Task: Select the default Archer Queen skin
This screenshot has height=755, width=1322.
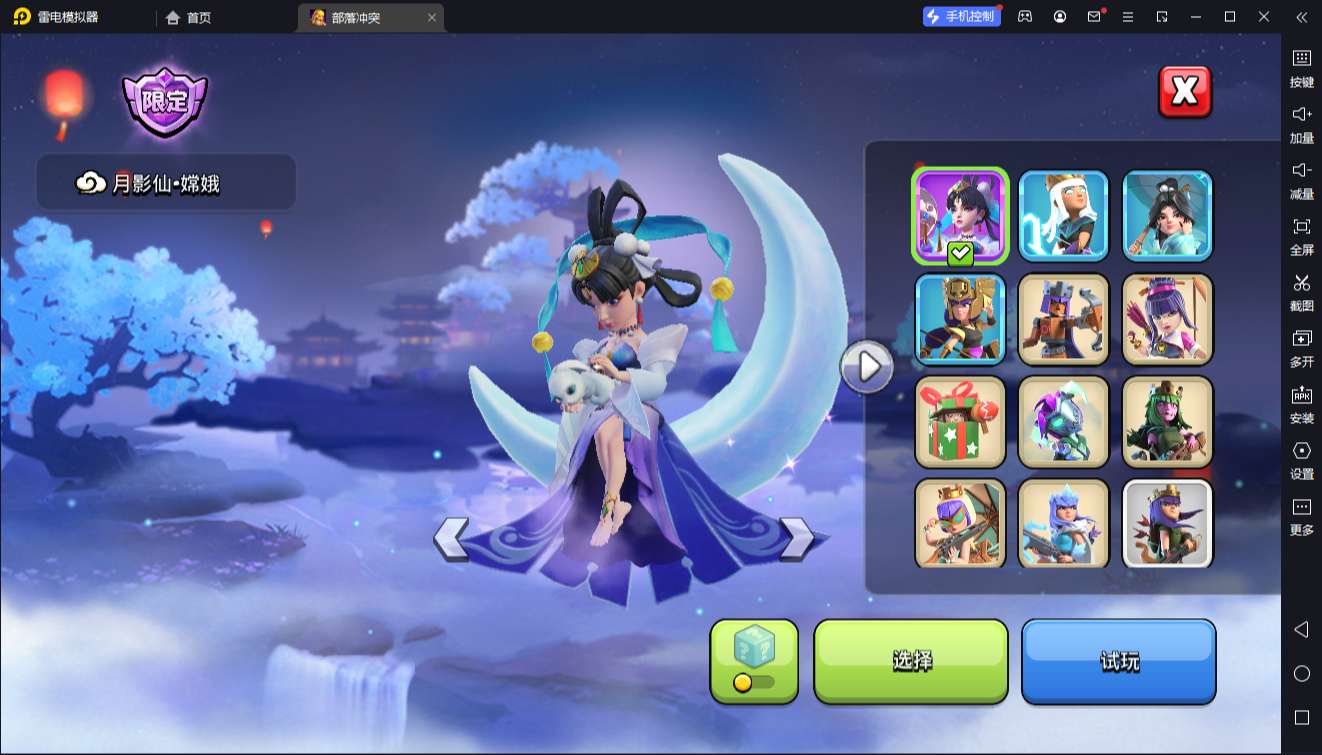Action: [1167, 523]
